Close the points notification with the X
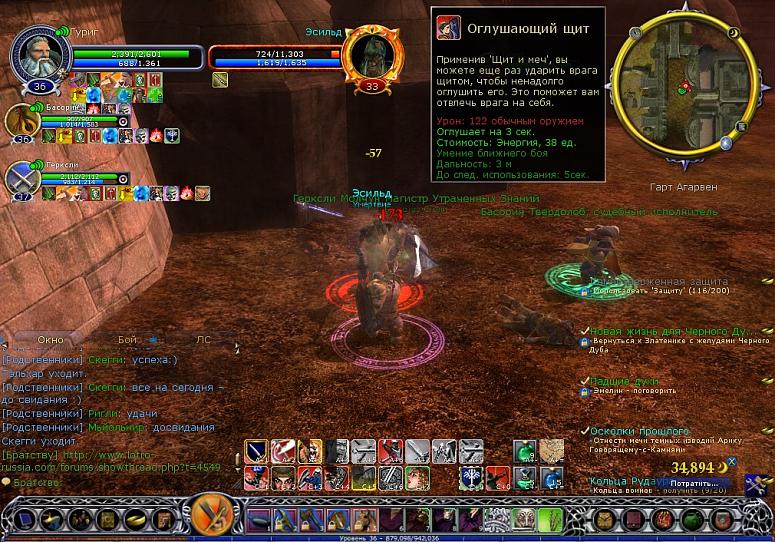Screen dimensions: 775x542 (x=731, y=462)
